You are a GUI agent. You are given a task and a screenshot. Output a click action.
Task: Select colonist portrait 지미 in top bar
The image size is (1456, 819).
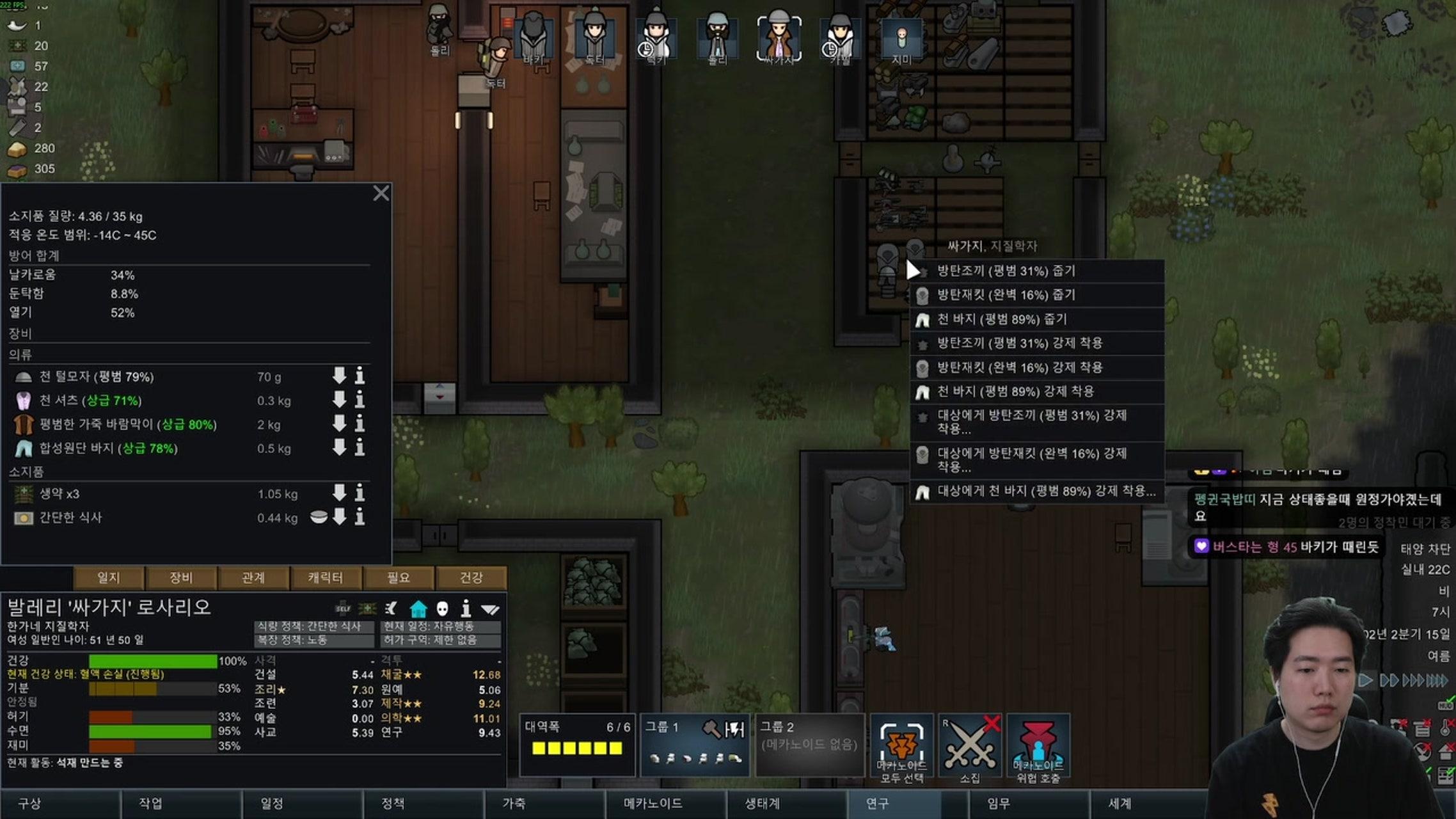coord(901,40)
